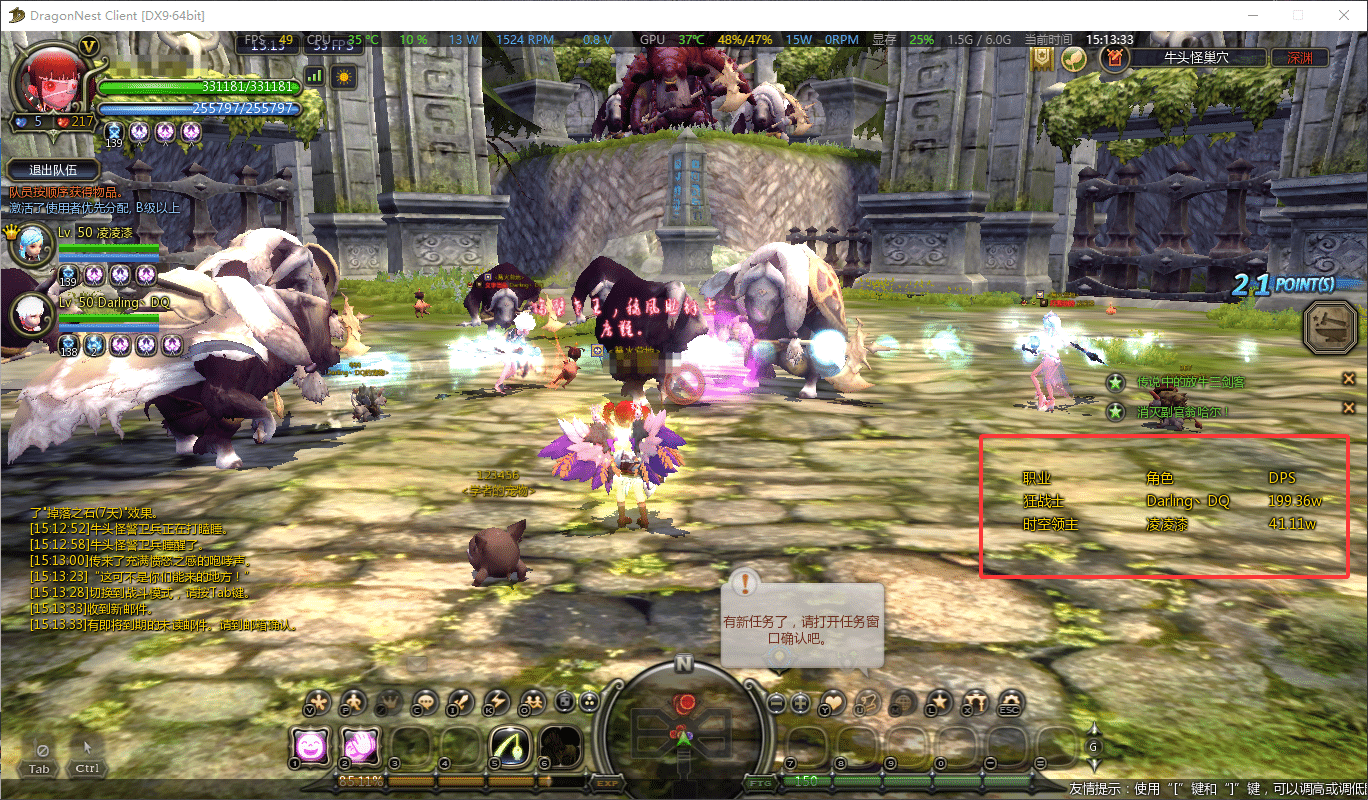Select party member Darling、DQ's portrait
Viewport: 1368px width, 800px height.
pos(29,313)
